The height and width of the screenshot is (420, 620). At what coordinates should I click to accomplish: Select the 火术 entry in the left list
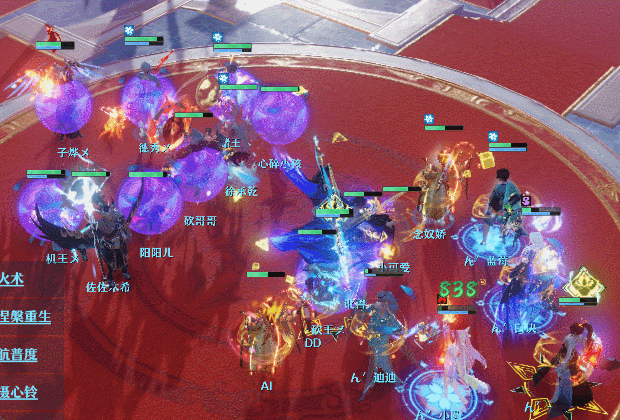click(14, 279)
